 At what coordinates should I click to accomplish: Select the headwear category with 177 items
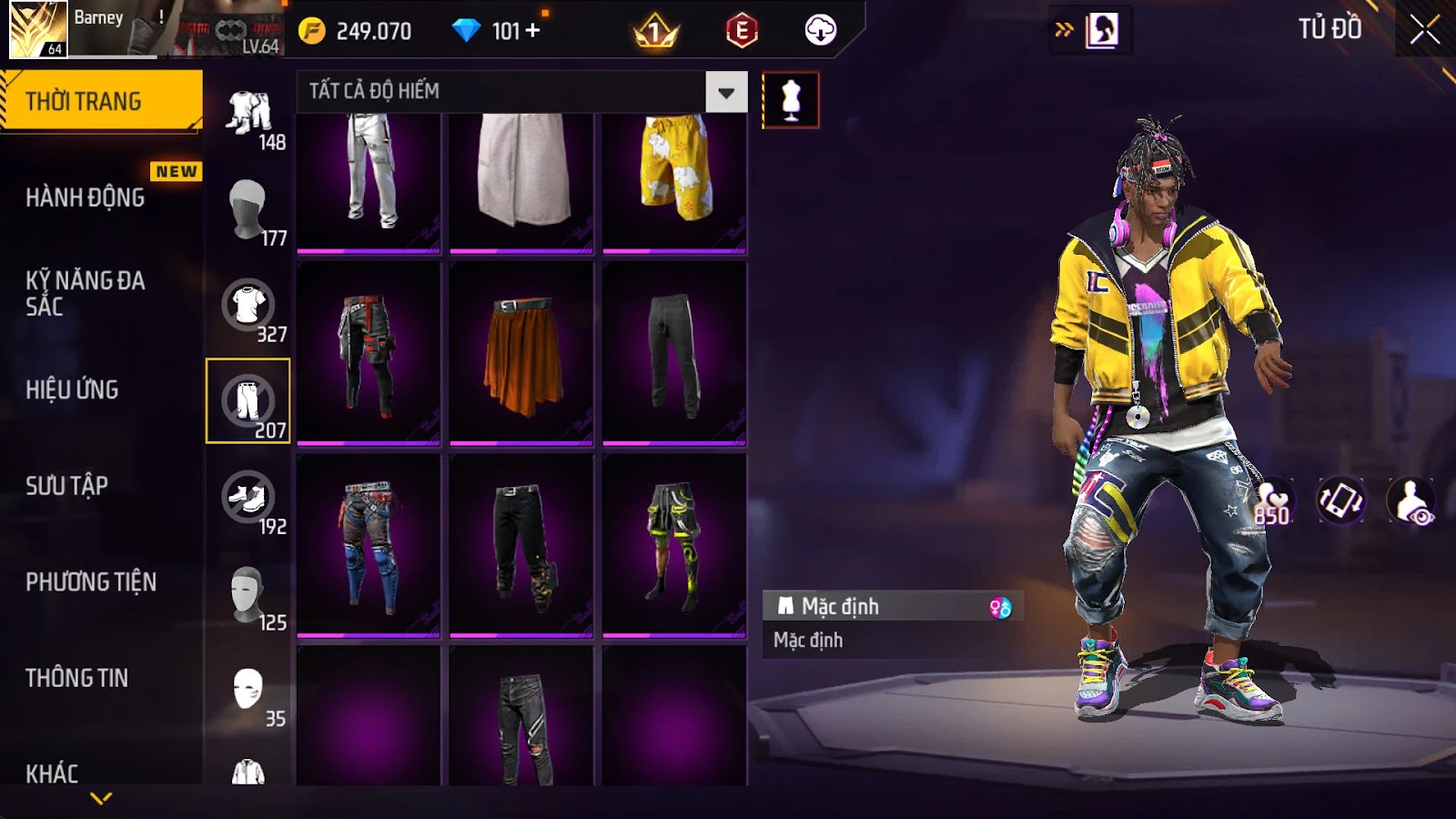click(248, 210)
